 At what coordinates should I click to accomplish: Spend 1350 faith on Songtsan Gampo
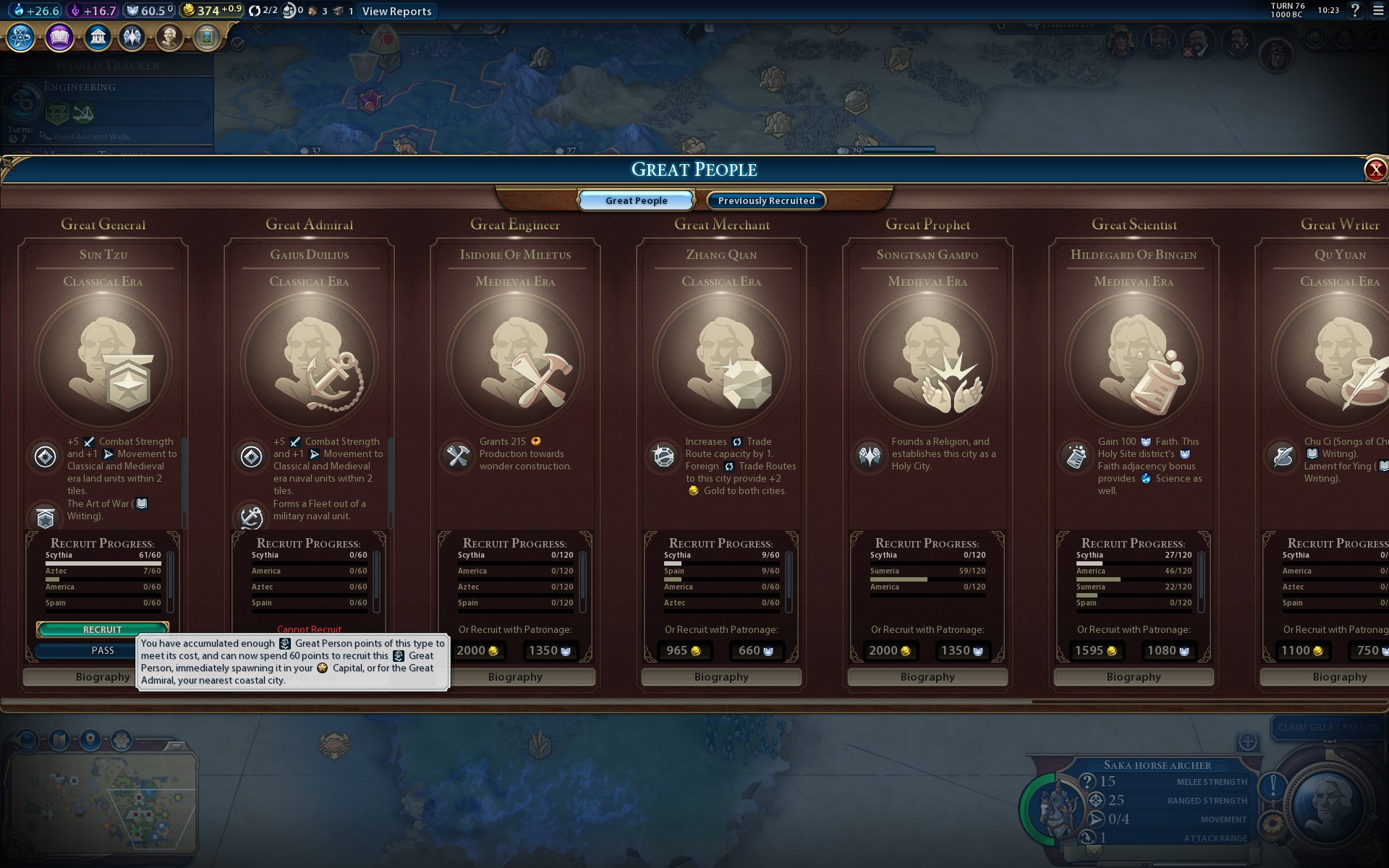pyautogui.click(x=962, y=650)
